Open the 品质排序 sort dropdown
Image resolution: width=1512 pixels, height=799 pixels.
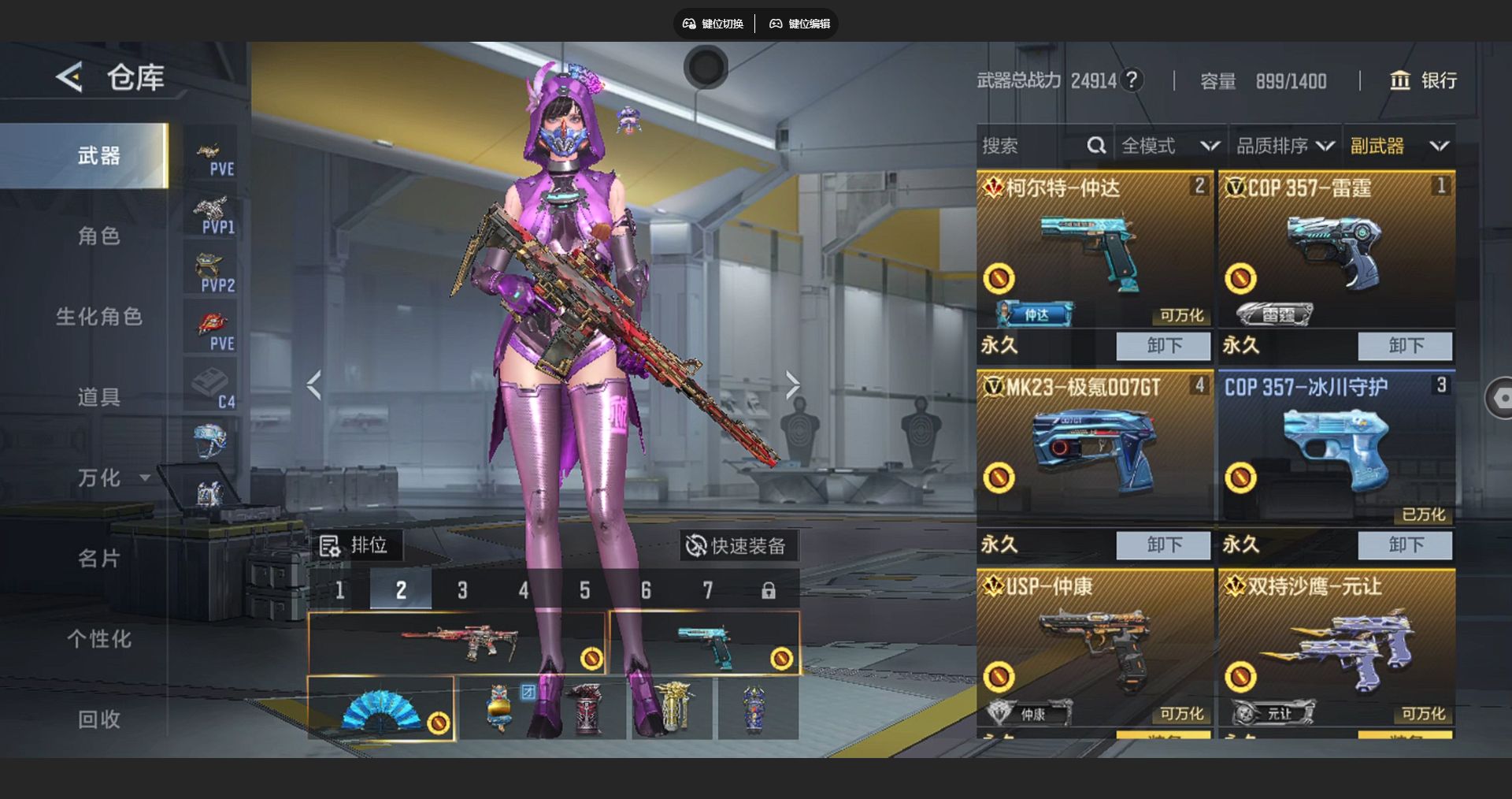1284,146
